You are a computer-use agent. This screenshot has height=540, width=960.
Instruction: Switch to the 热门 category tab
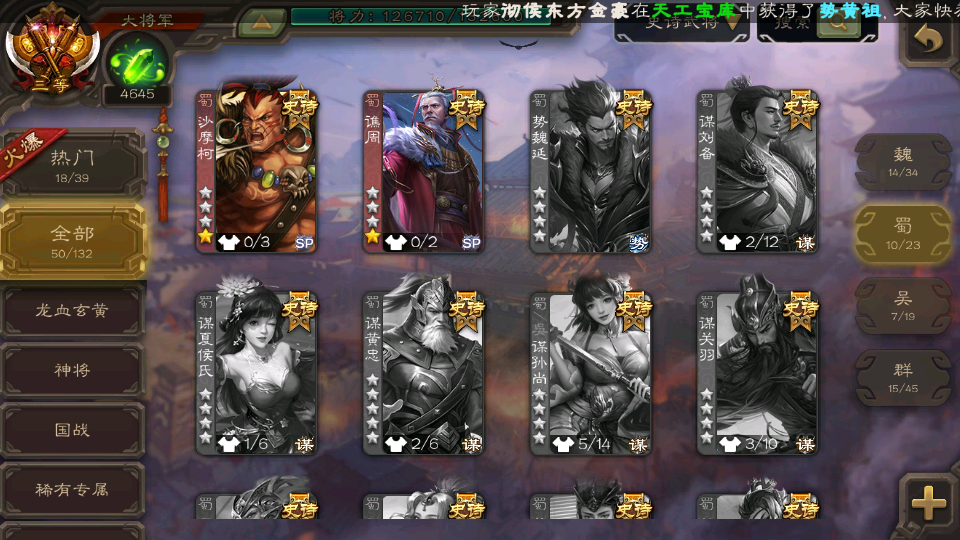72,163
